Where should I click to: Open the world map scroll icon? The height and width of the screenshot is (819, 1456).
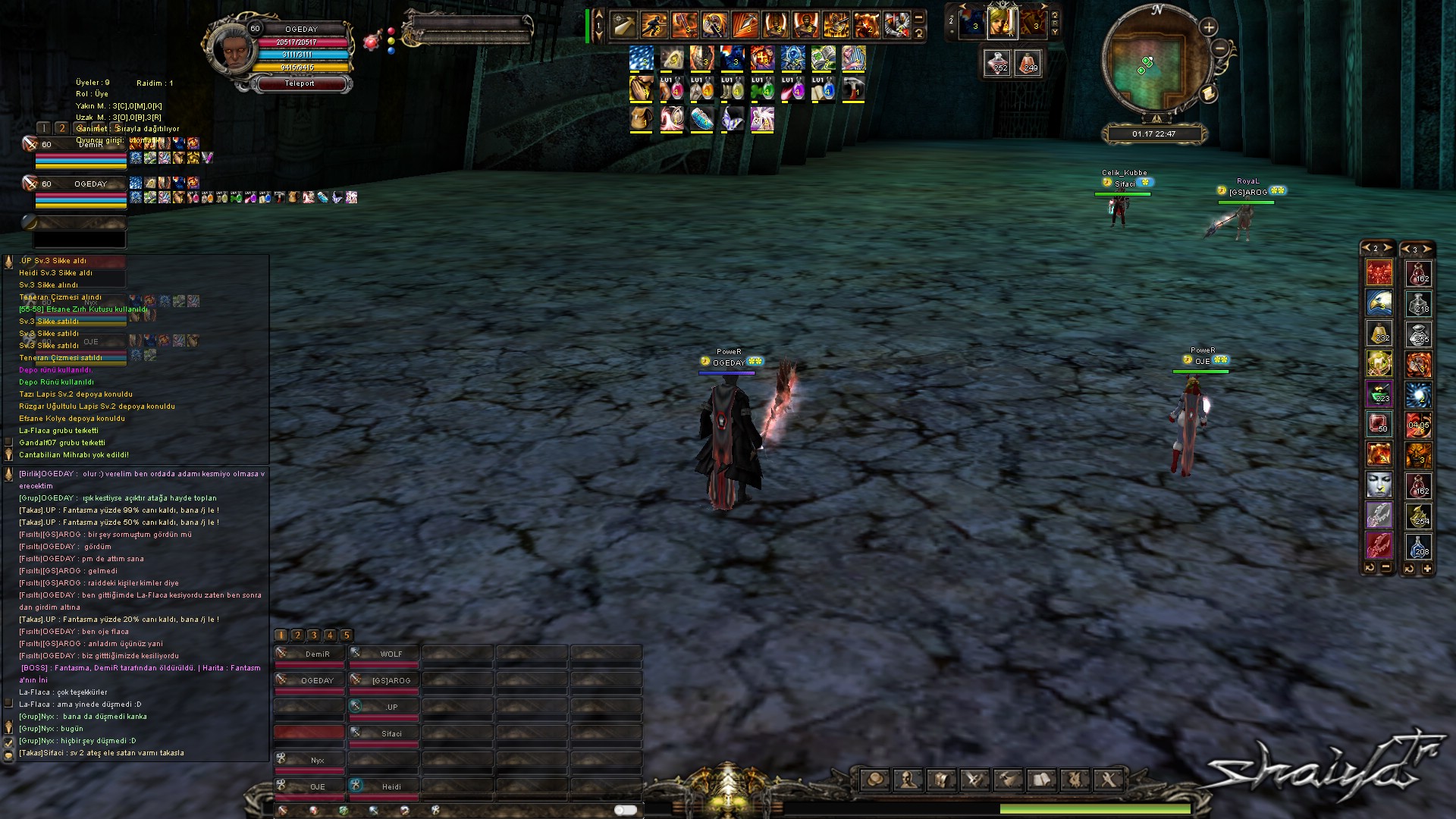1208,93
